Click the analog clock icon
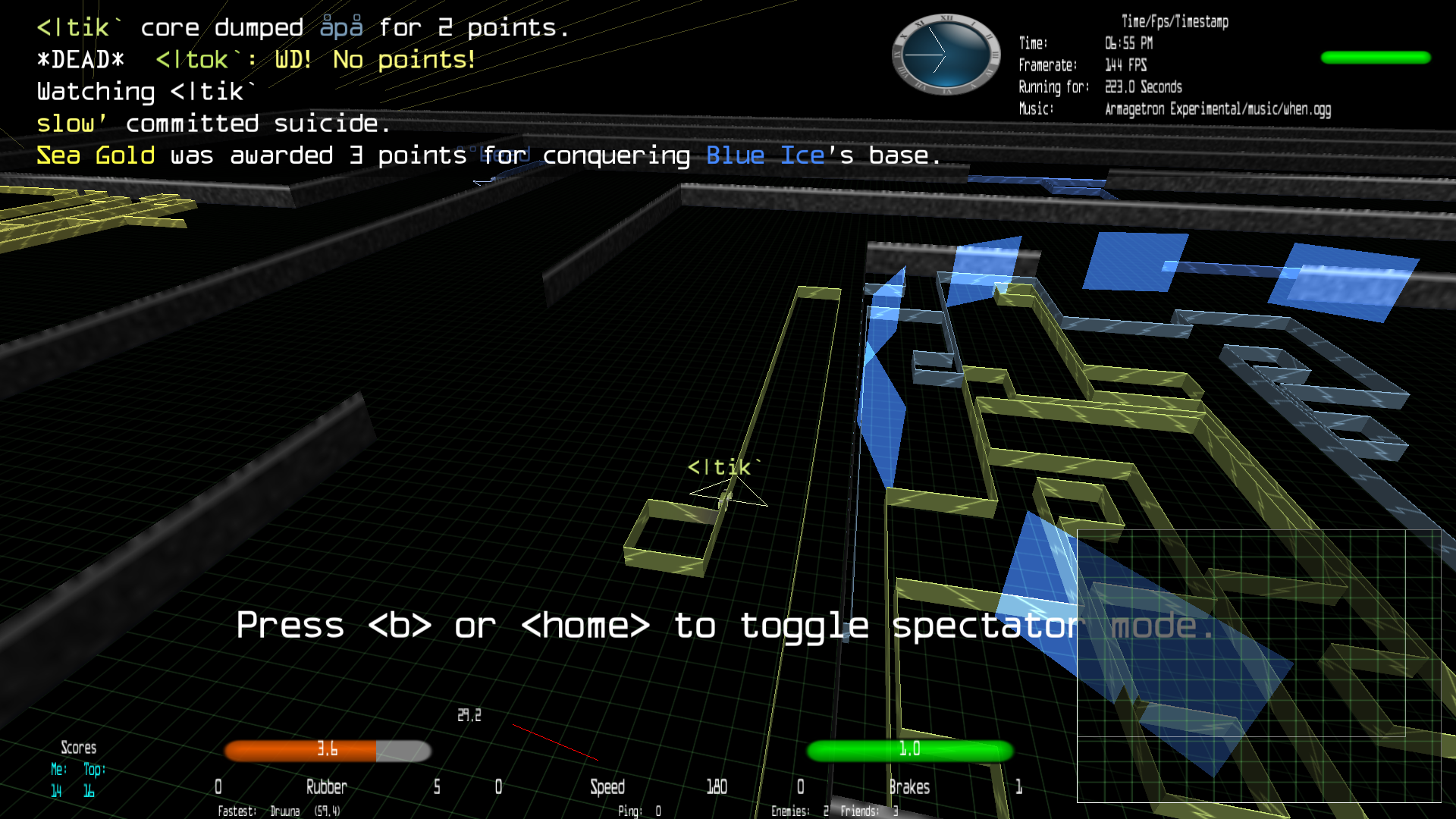The height and width of the screenshot is (819, 1456). (x=946, y=55)
